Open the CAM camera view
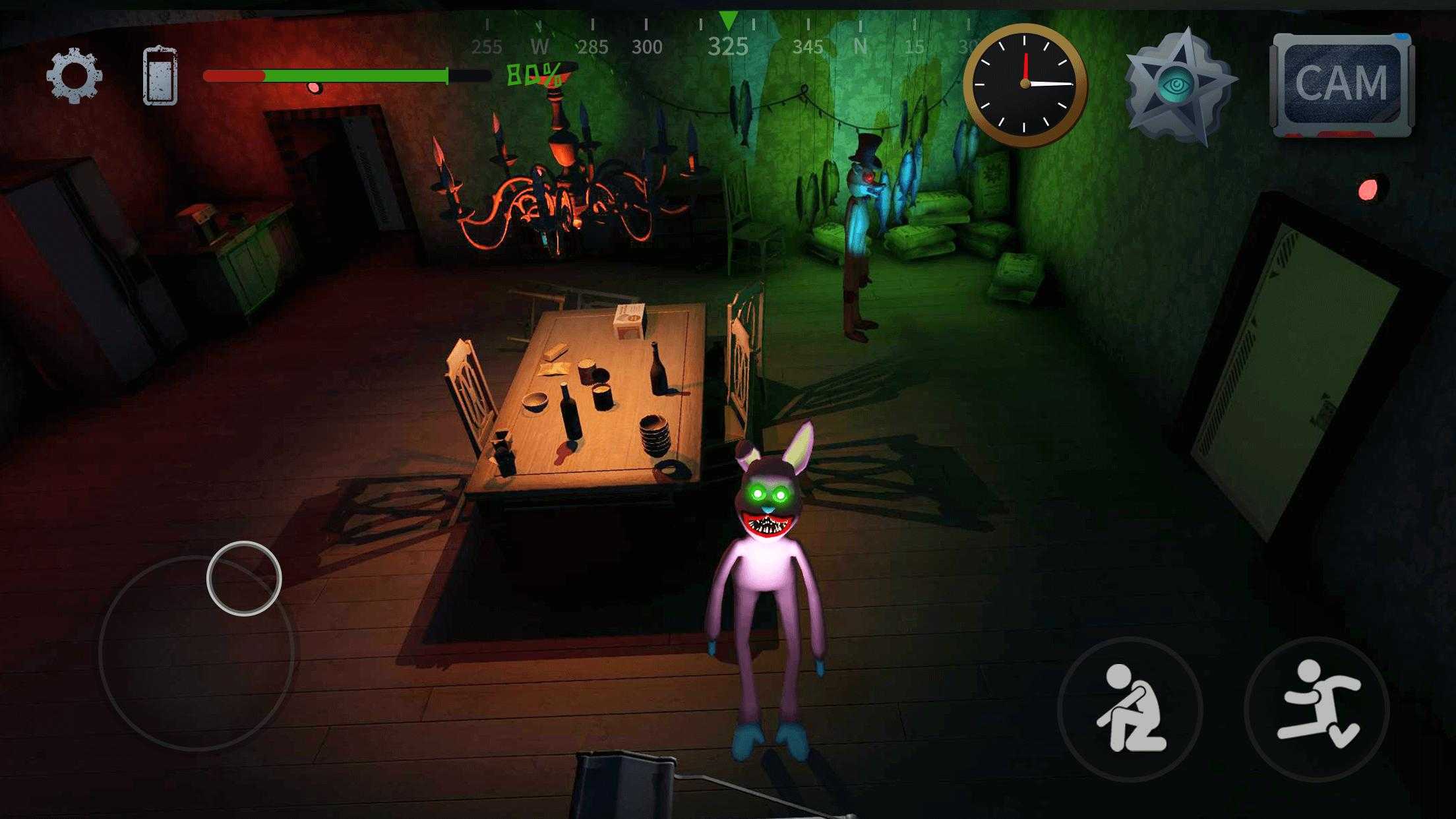This screenshot has height=819, width=1456. tap(1341, 84)
